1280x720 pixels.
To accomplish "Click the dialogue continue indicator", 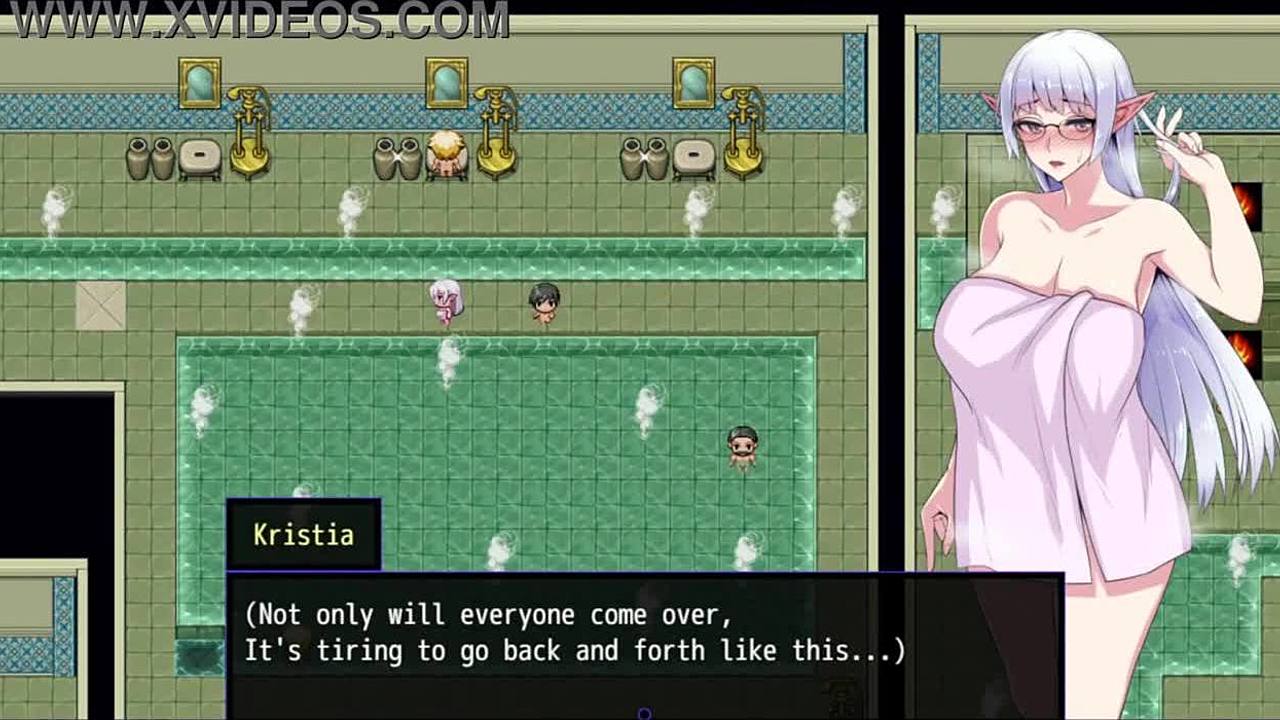I will [644, 713].
